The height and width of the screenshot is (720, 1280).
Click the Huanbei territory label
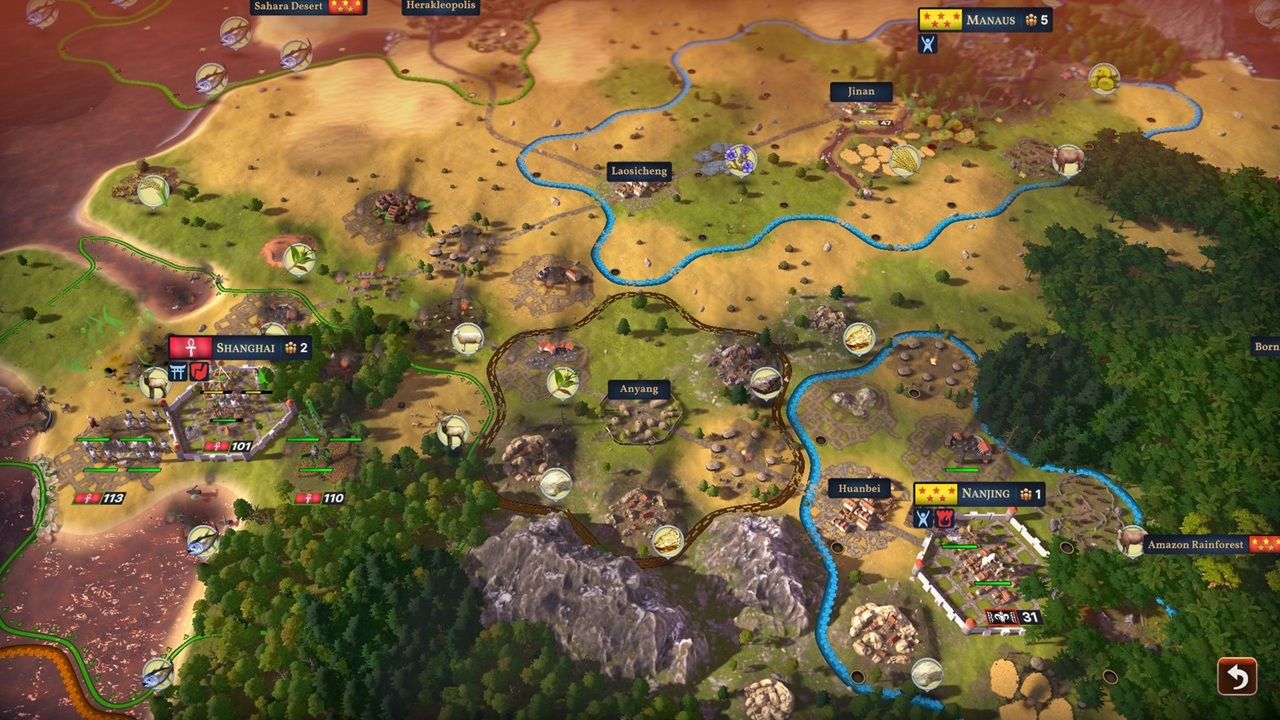coord(859,490)
